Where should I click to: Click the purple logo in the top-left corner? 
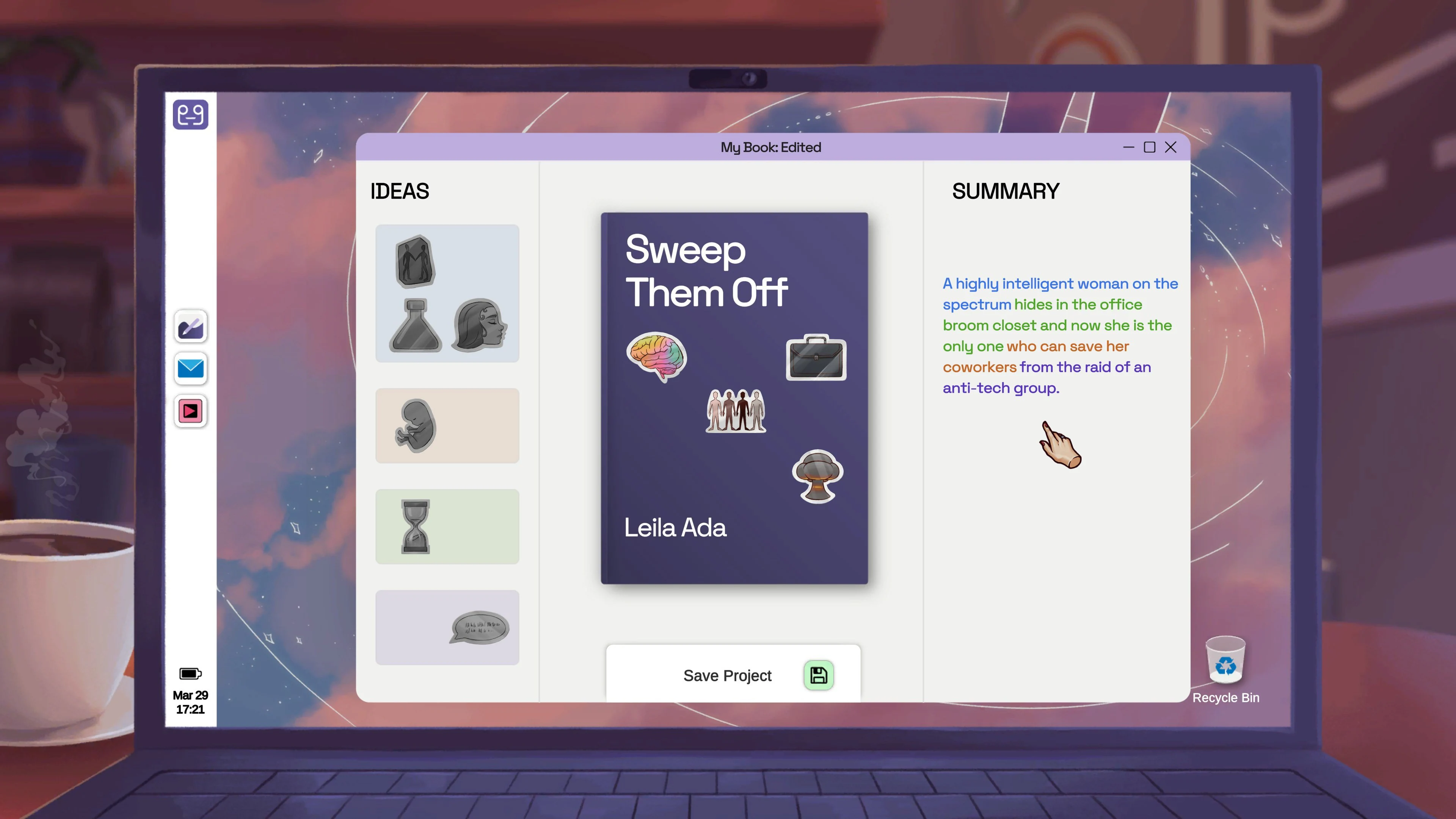coord(190,115)
